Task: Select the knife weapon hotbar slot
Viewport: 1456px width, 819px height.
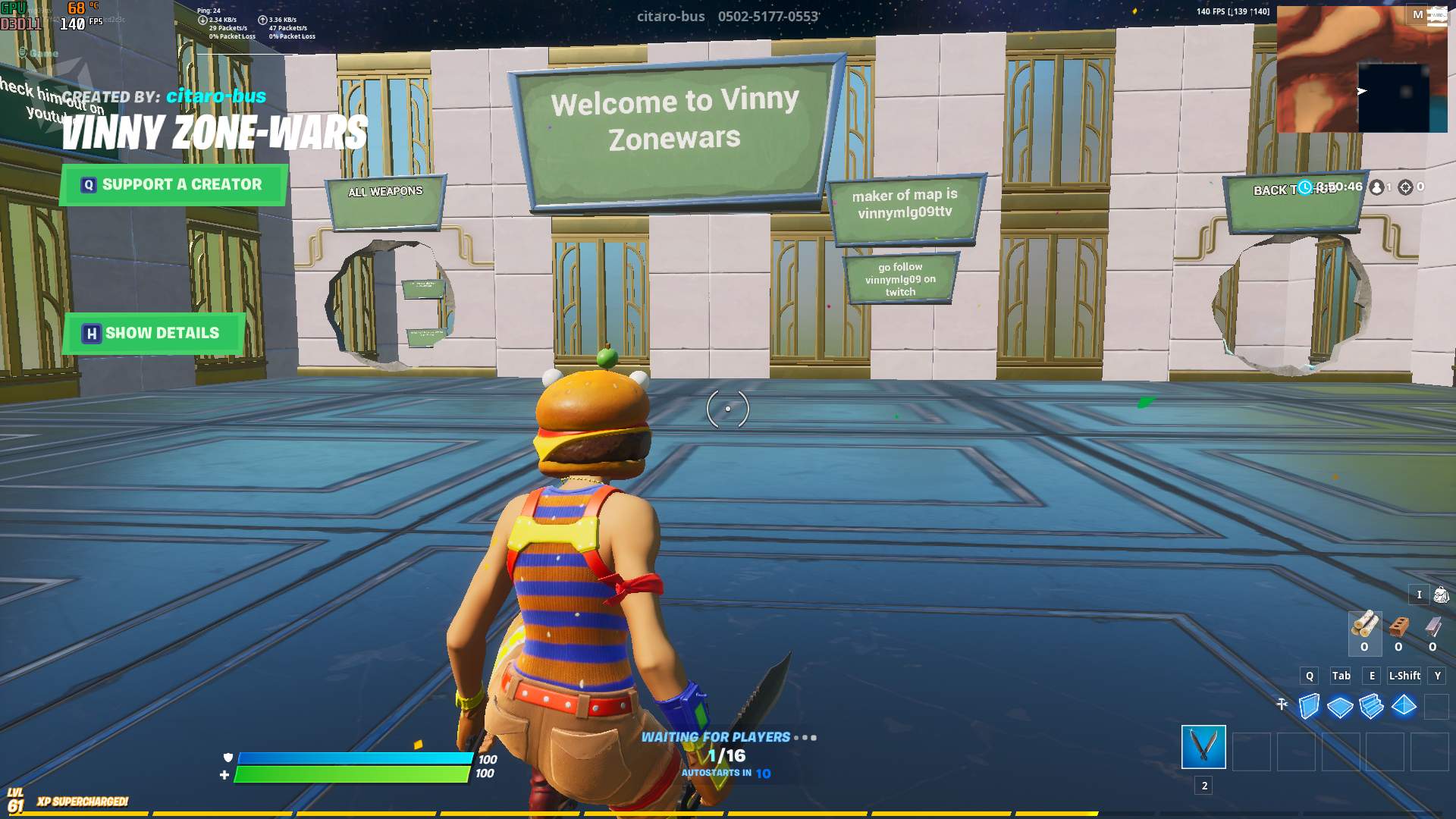Action: 1203,747
